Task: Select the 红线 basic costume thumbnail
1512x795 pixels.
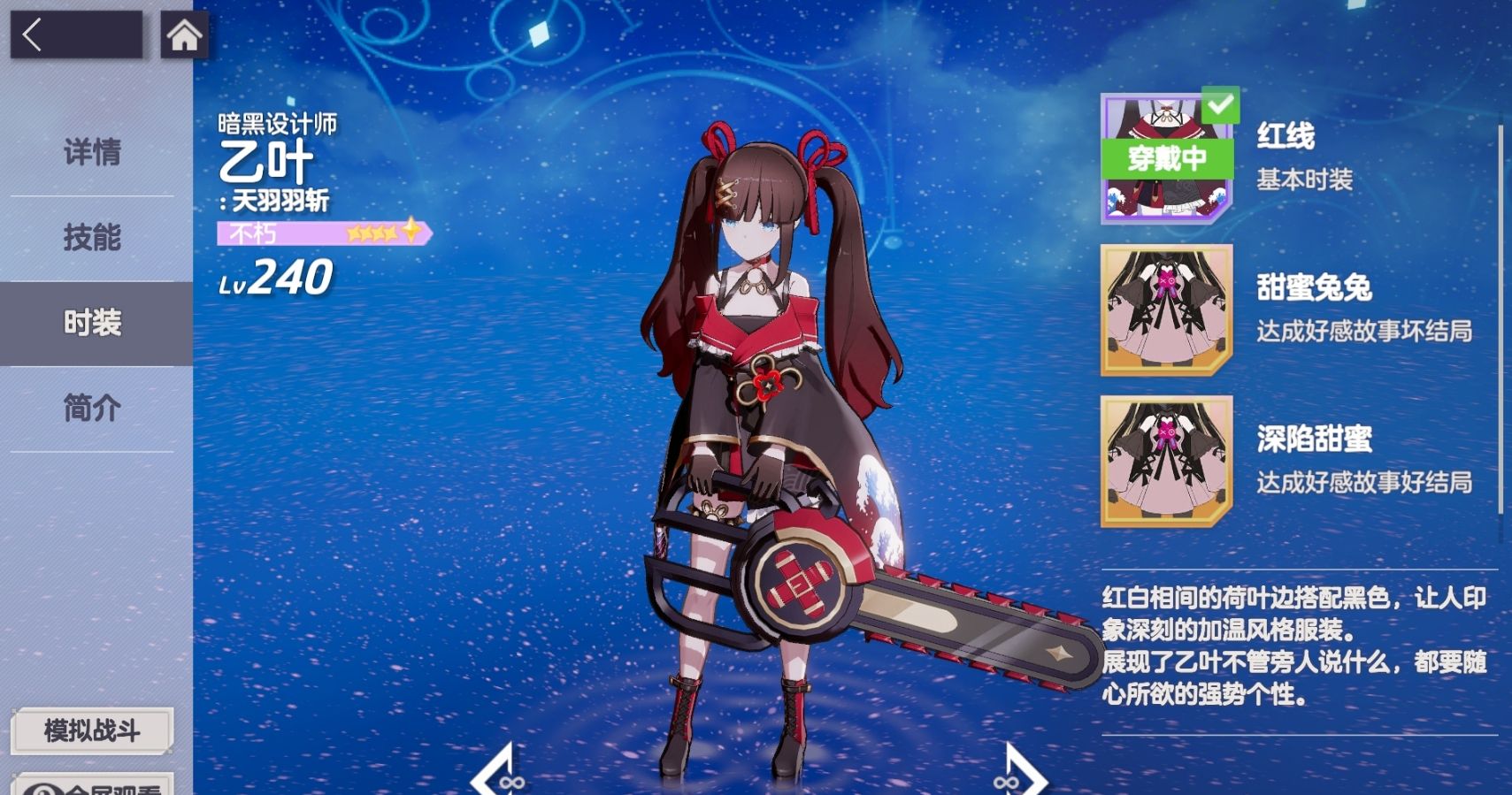Action: pos(1167,159)
